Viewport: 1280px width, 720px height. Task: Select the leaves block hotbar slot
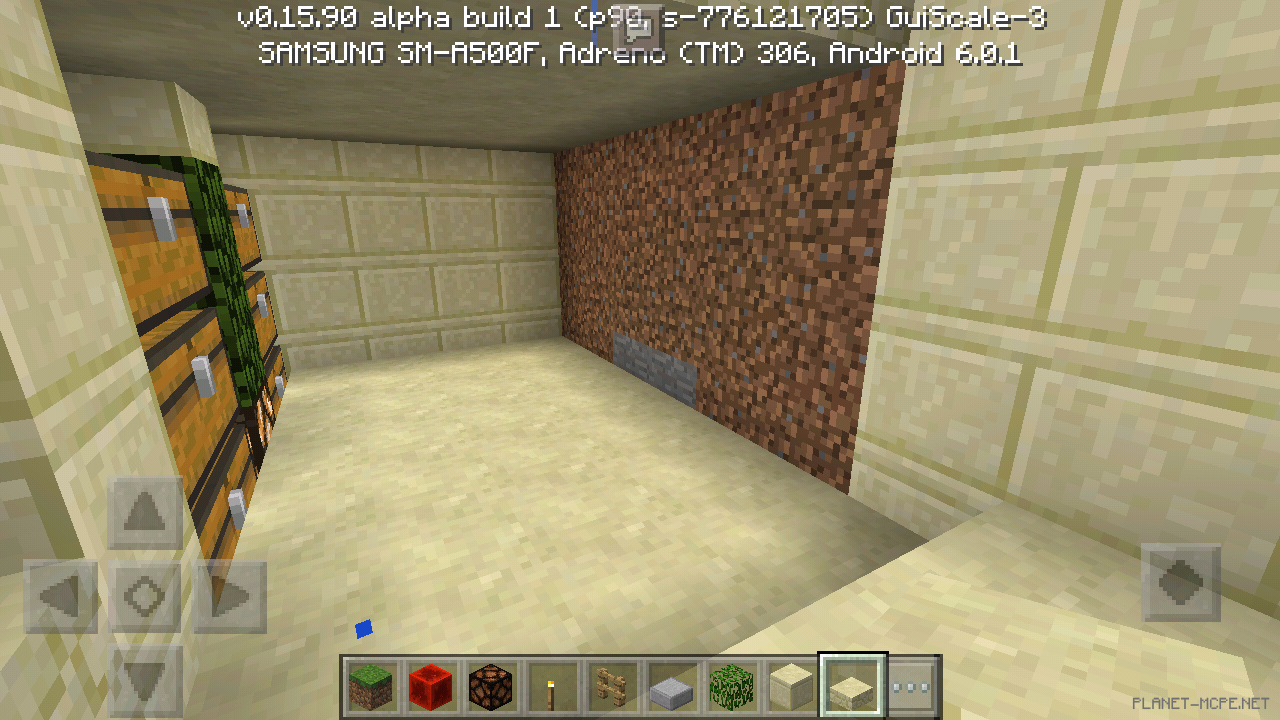(x=731, y=686)
